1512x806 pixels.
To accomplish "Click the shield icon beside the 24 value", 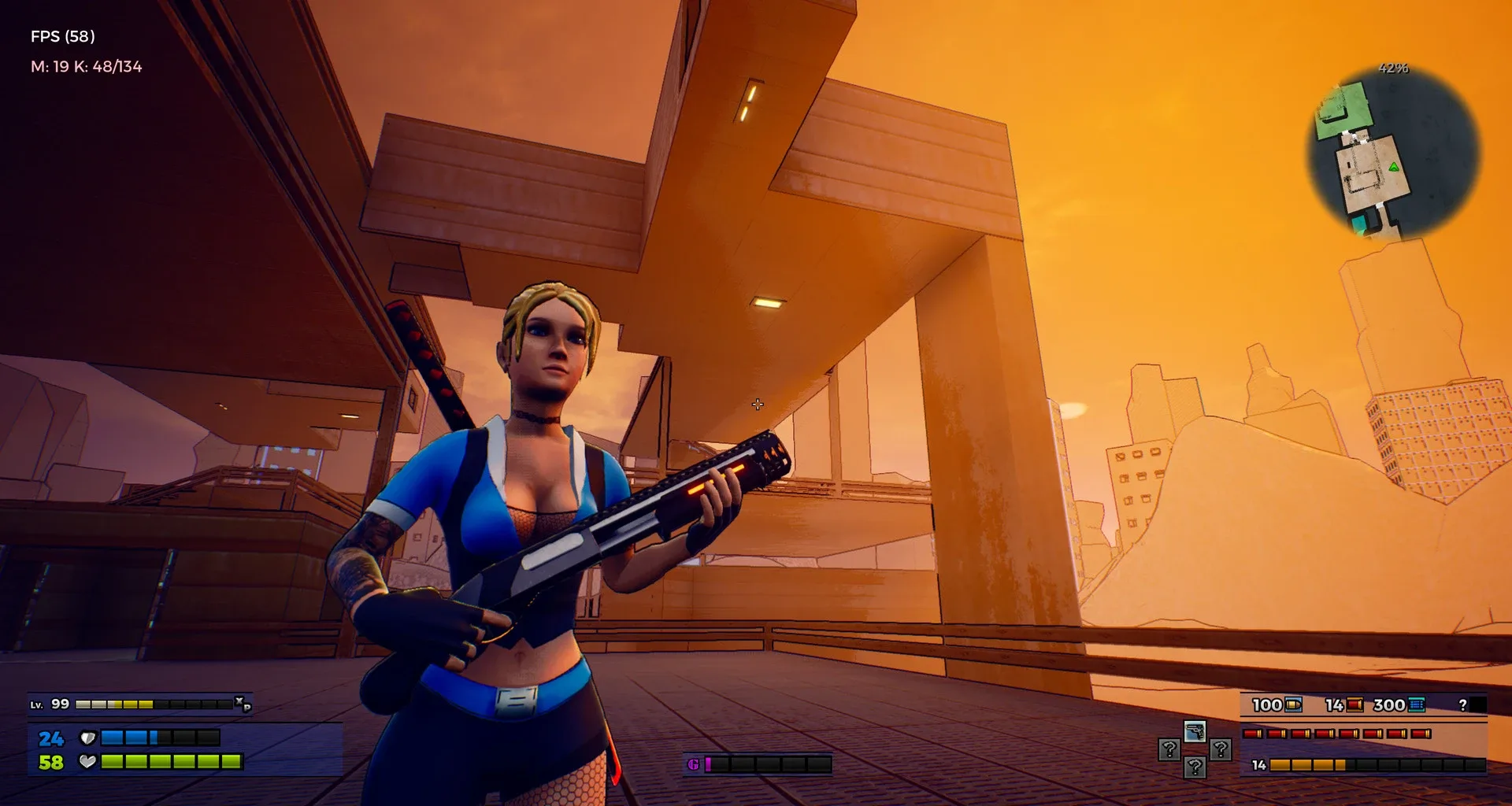I will (89, 738).
